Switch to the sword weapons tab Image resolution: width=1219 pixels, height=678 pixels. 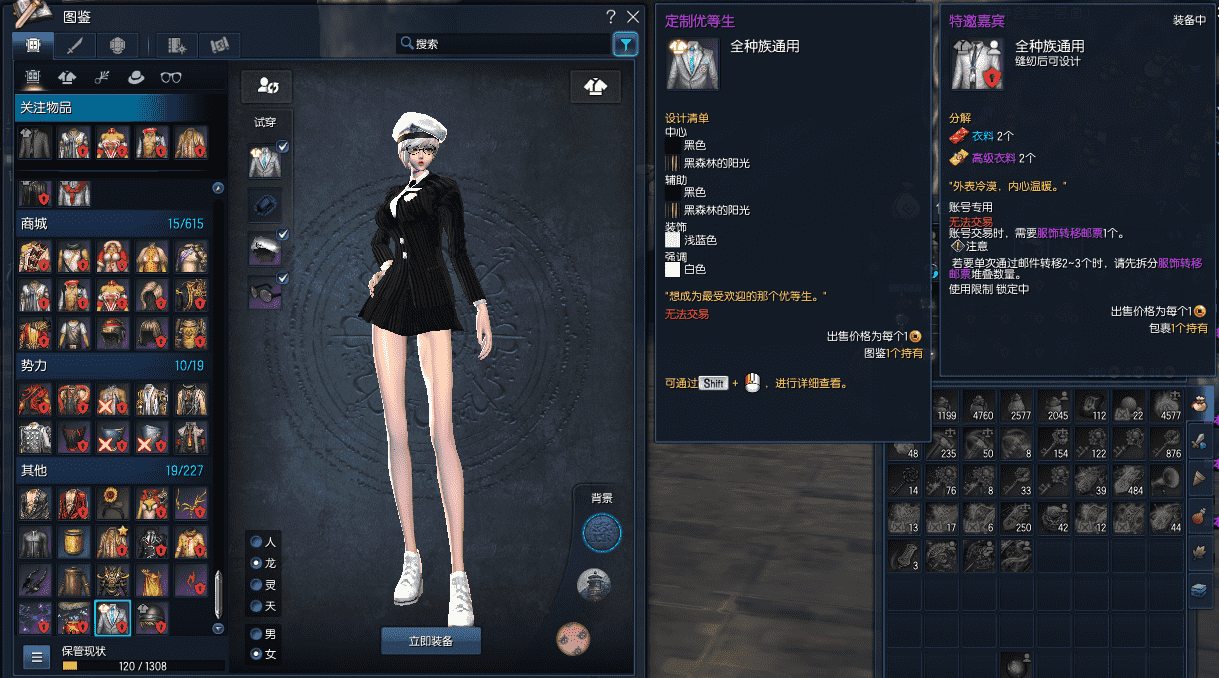(x=75, y=45)
